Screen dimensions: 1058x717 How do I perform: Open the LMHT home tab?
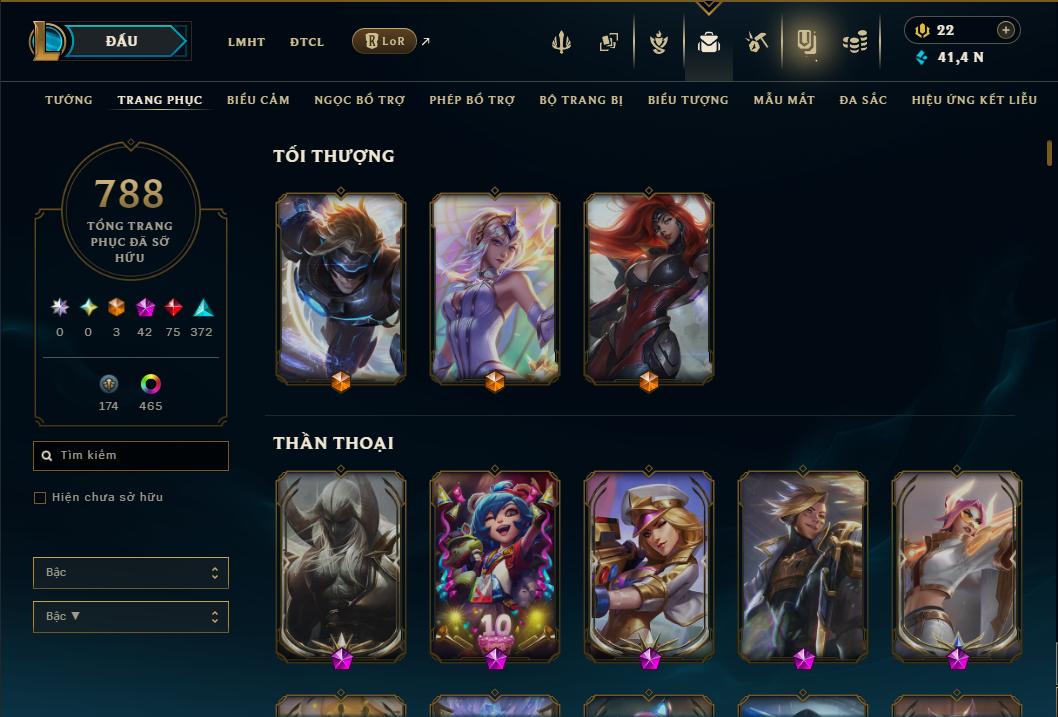click(x=246, y=42)
